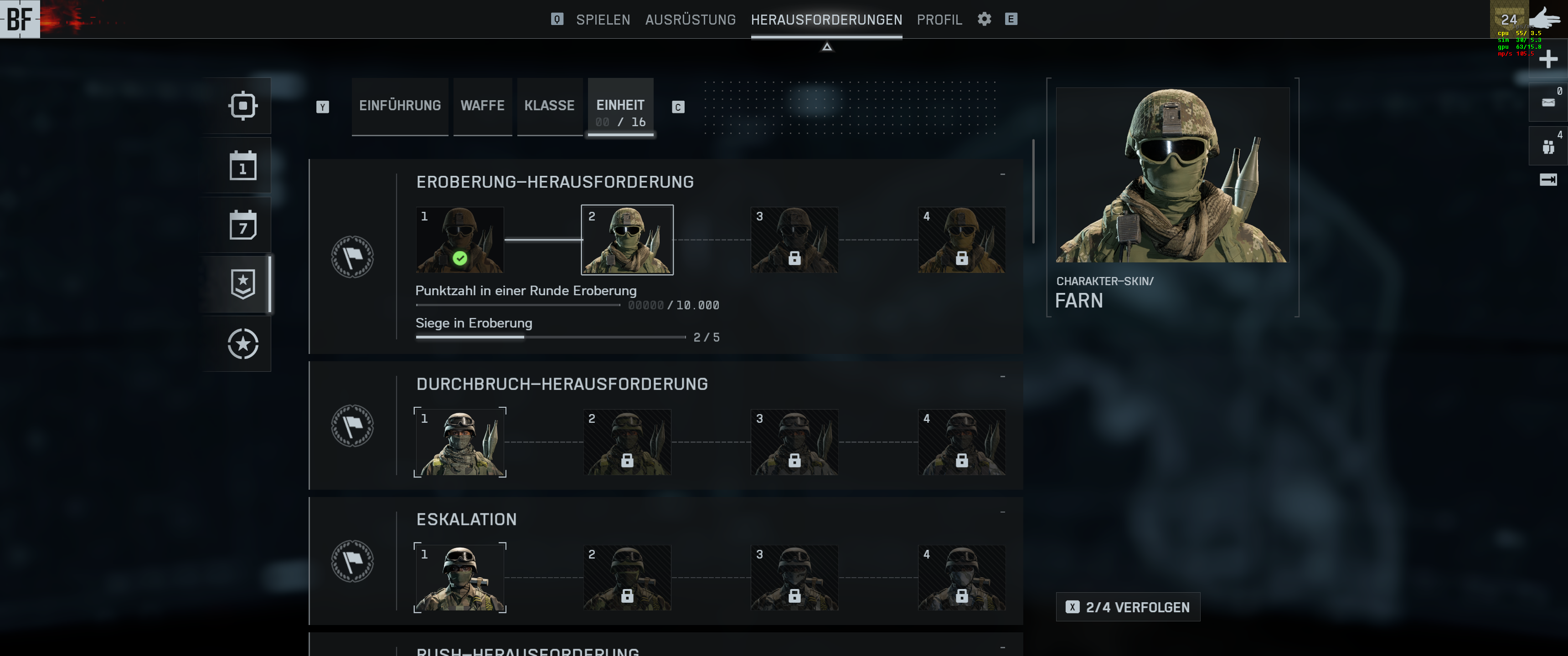The width and height of the screenshot is (1568, 656).
Task: Open settings via the gear icon
Action: click(x=984, y=19)
